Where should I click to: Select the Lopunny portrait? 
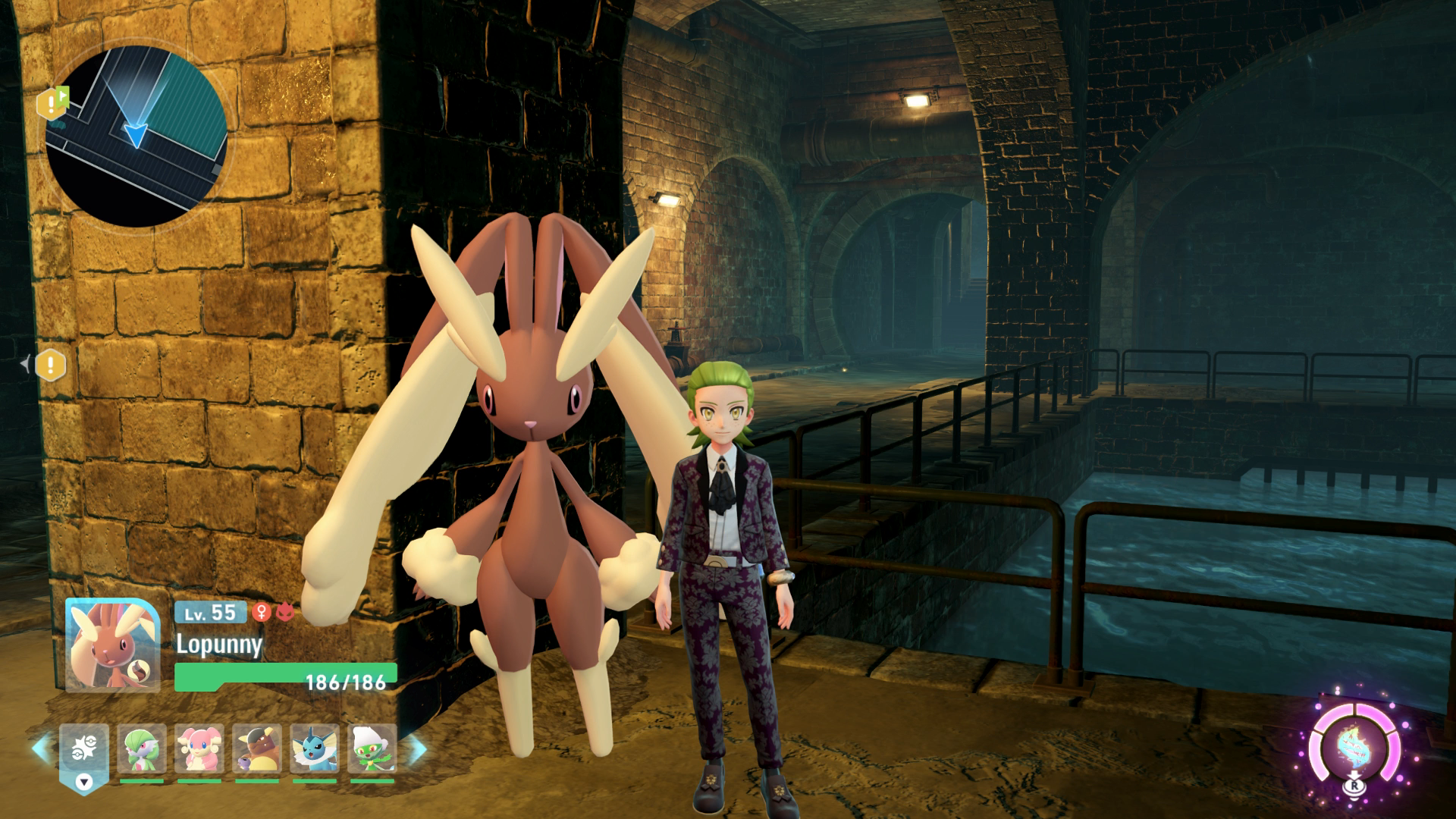(x=112, y=645)
